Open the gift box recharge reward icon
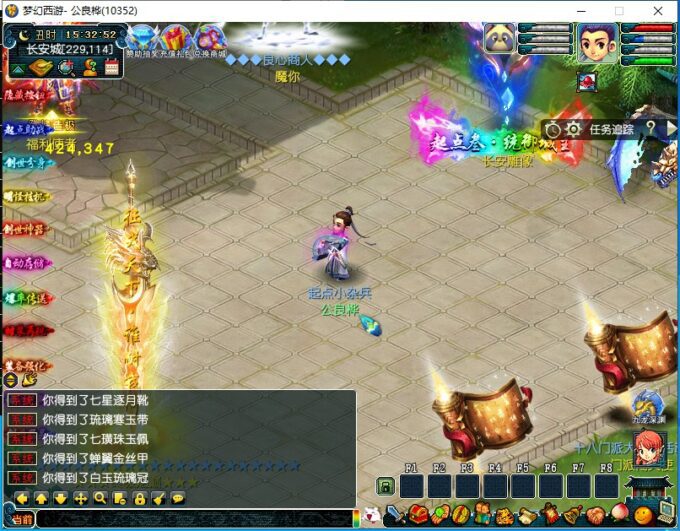Viewport: 680px width, 531px height. point(178,40)
